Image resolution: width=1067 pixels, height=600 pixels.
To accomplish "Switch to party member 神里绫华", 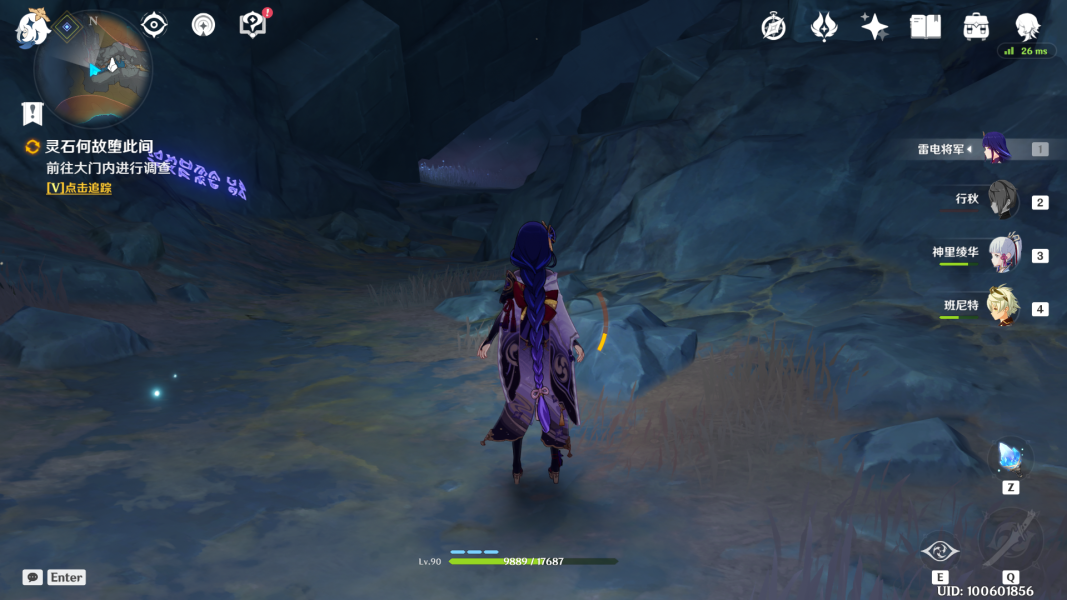I will 1003,254.
